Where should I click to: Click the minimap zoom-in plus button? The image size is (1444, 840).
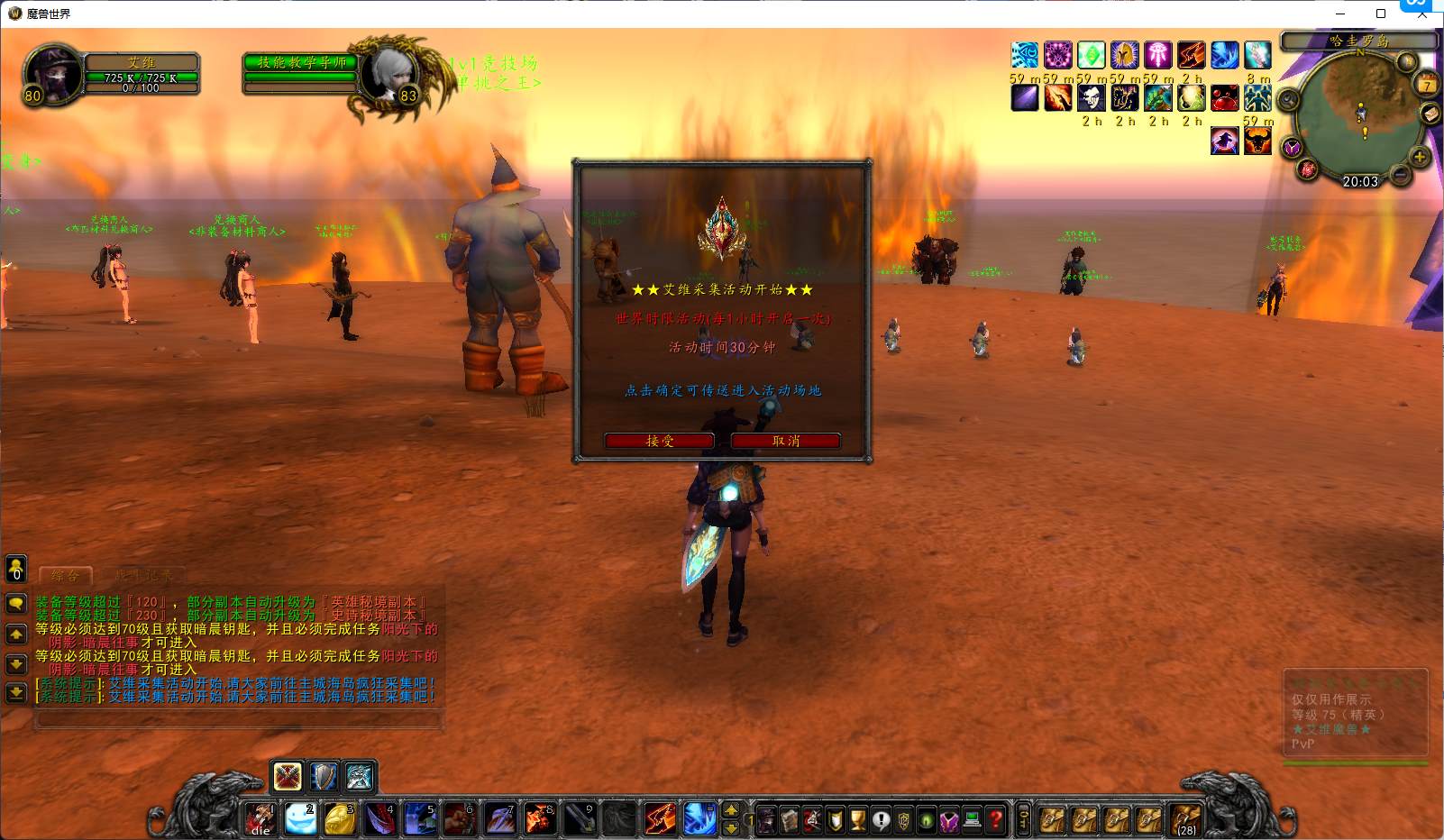[1420, 157]
